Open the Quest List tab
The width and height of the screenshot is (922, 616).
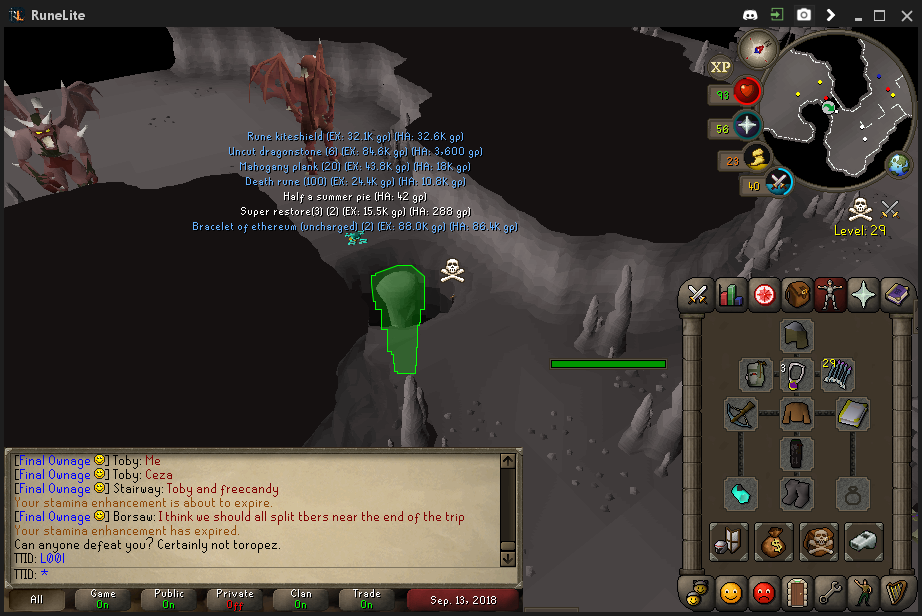point(764,295)
